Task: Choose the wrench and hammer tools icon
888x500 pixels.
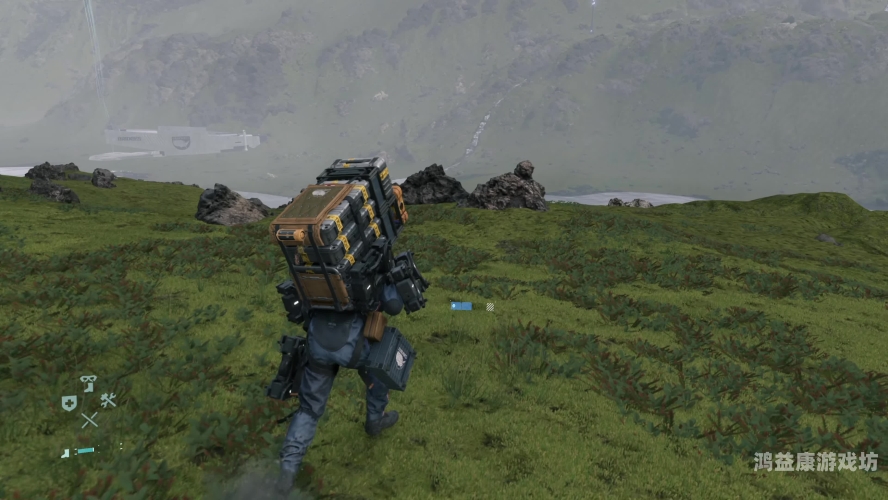Action: [x=108, y=401]
